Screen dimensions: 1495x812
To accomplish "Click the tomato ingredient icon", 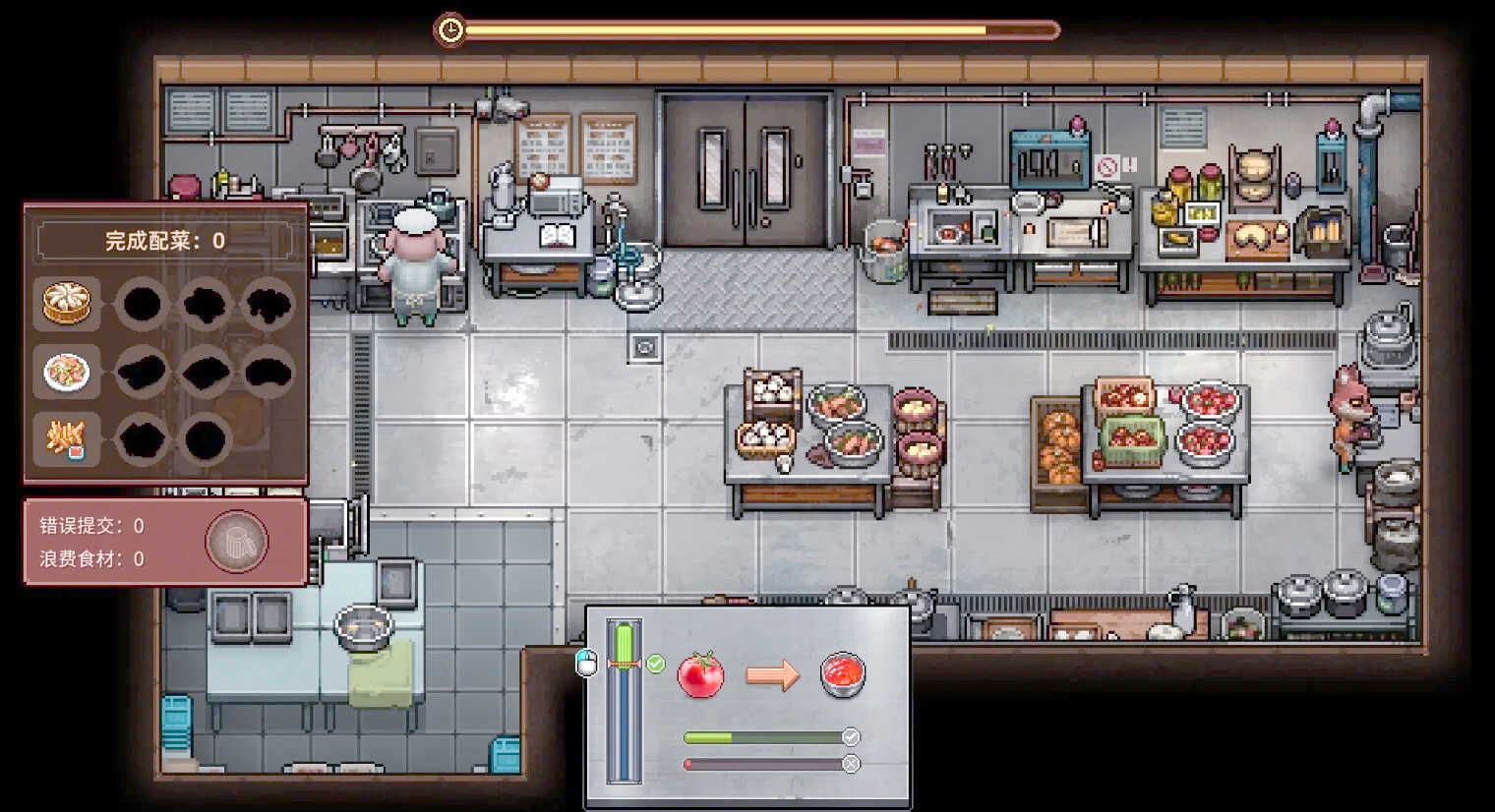I will point(700,675).
